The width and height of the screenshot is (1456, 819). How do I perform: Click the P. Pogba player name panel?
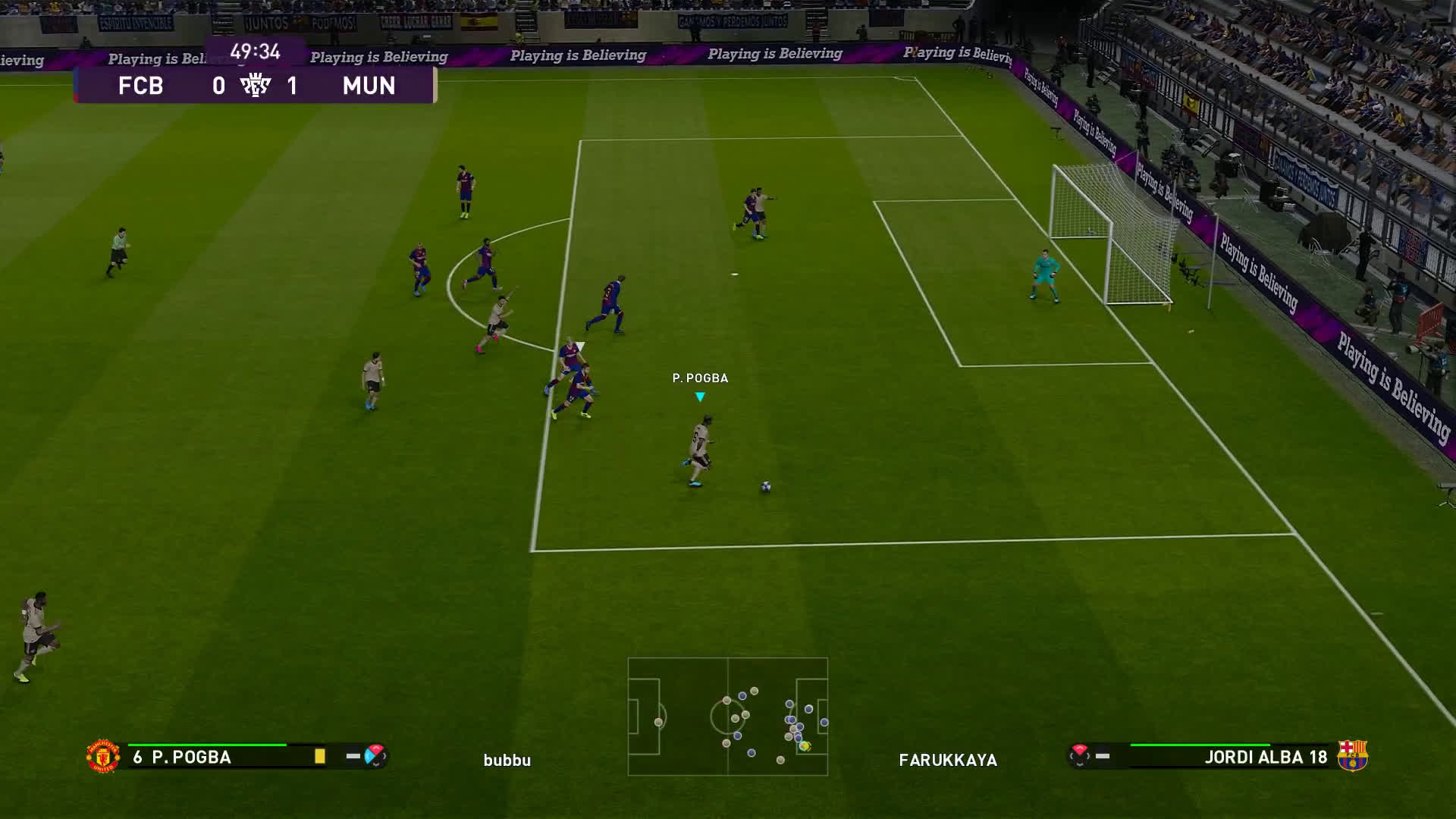[x=191, y=757]
